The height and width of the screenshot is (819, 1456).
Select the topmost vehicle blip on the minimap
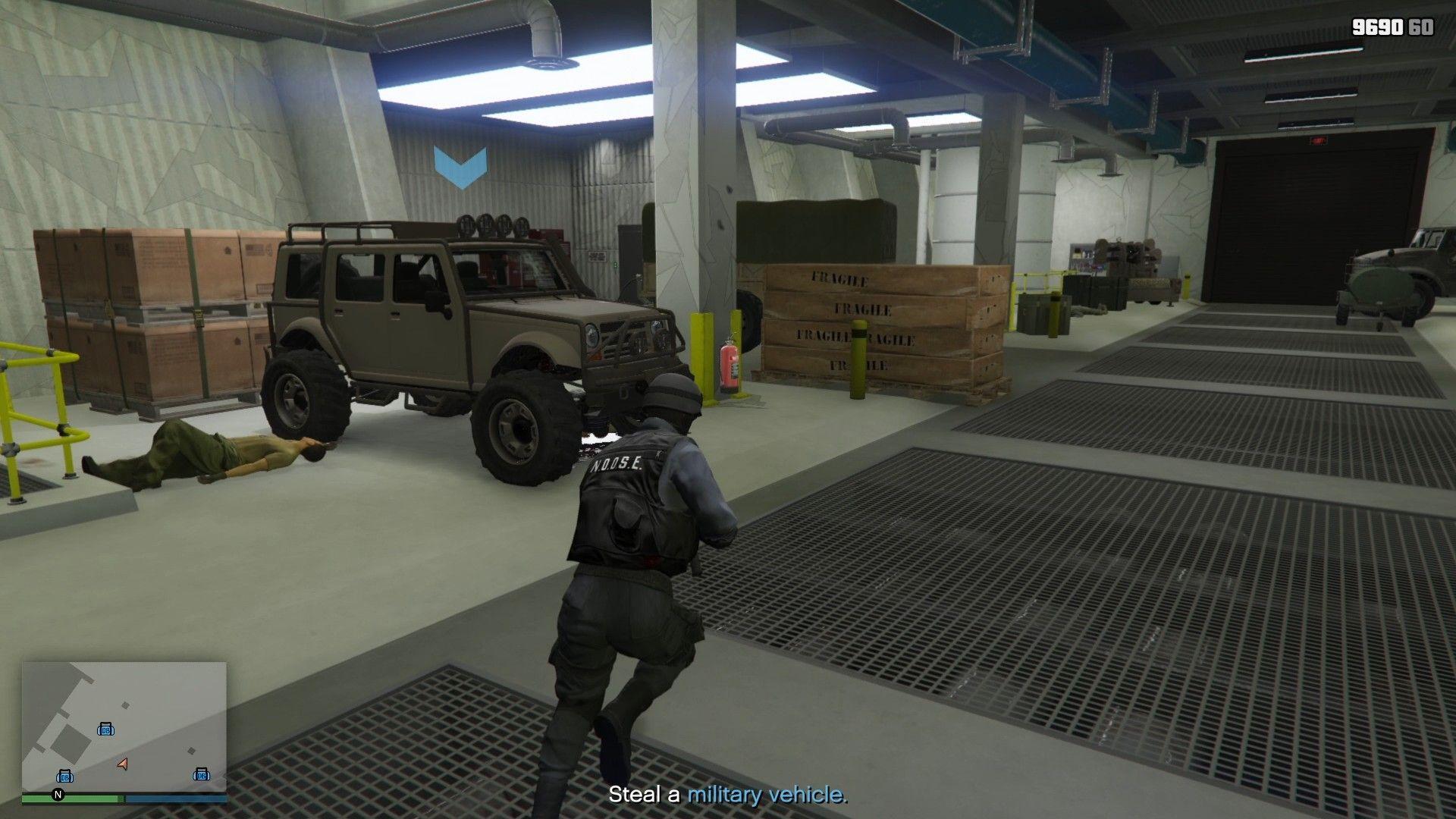(x=106, y=730)
